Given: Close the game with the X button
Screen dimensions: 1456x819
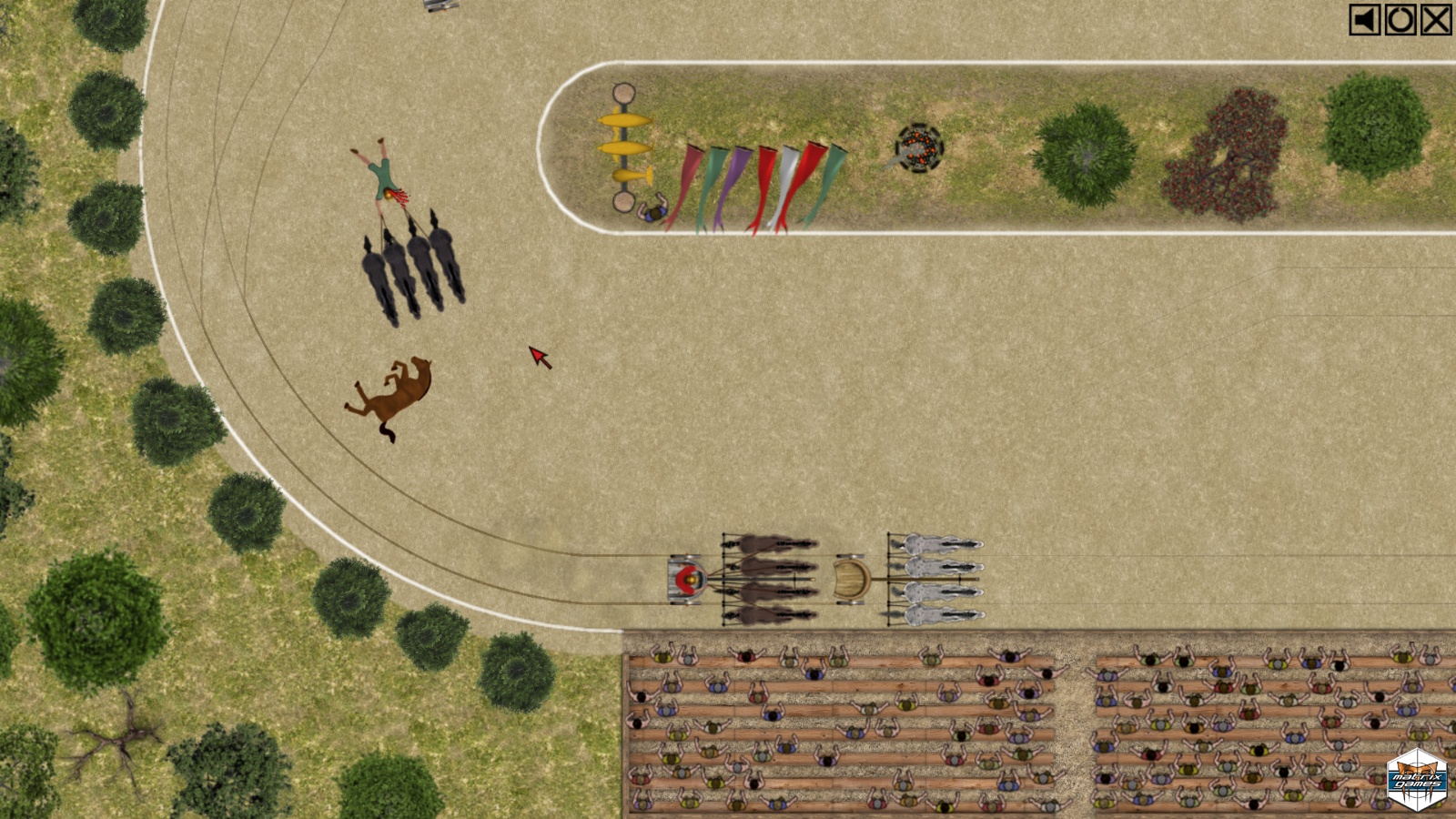Looking at the screenshot, I should click(x=1436, y=20).
